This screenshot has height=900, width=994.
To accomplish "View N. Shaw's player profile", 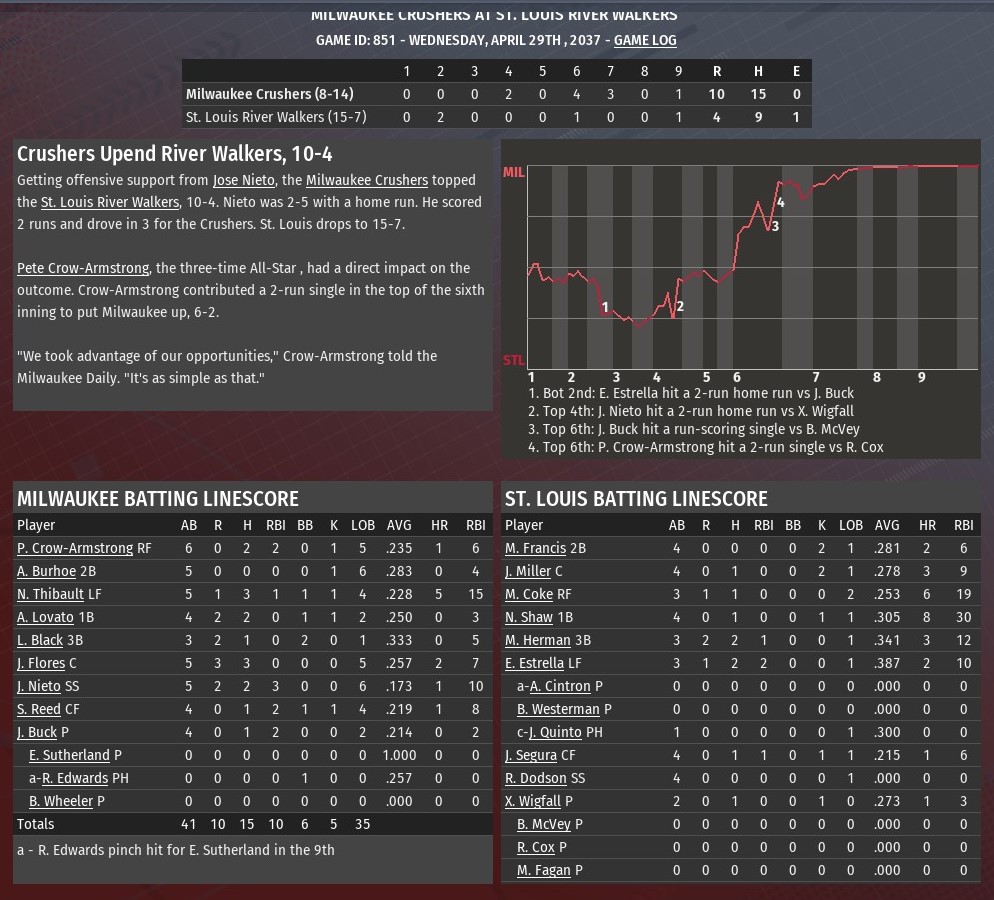I will click(529, 617).
